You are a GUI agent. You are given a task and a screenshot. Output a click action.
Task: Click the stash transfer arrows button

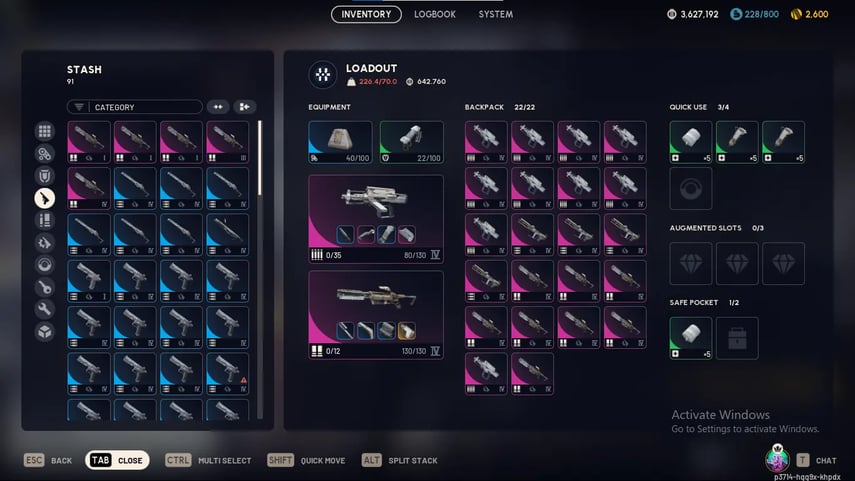tap(218, 107)
